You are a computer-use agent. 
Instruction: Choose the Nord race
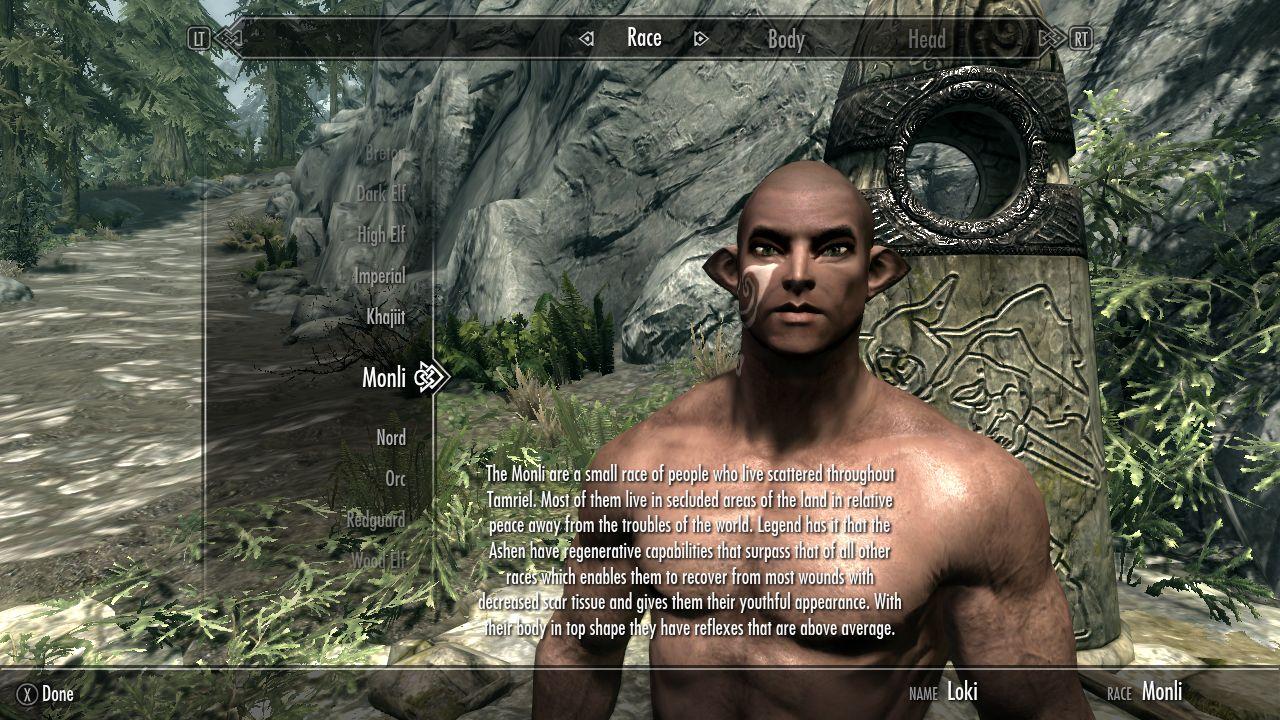tap(391, 438)
